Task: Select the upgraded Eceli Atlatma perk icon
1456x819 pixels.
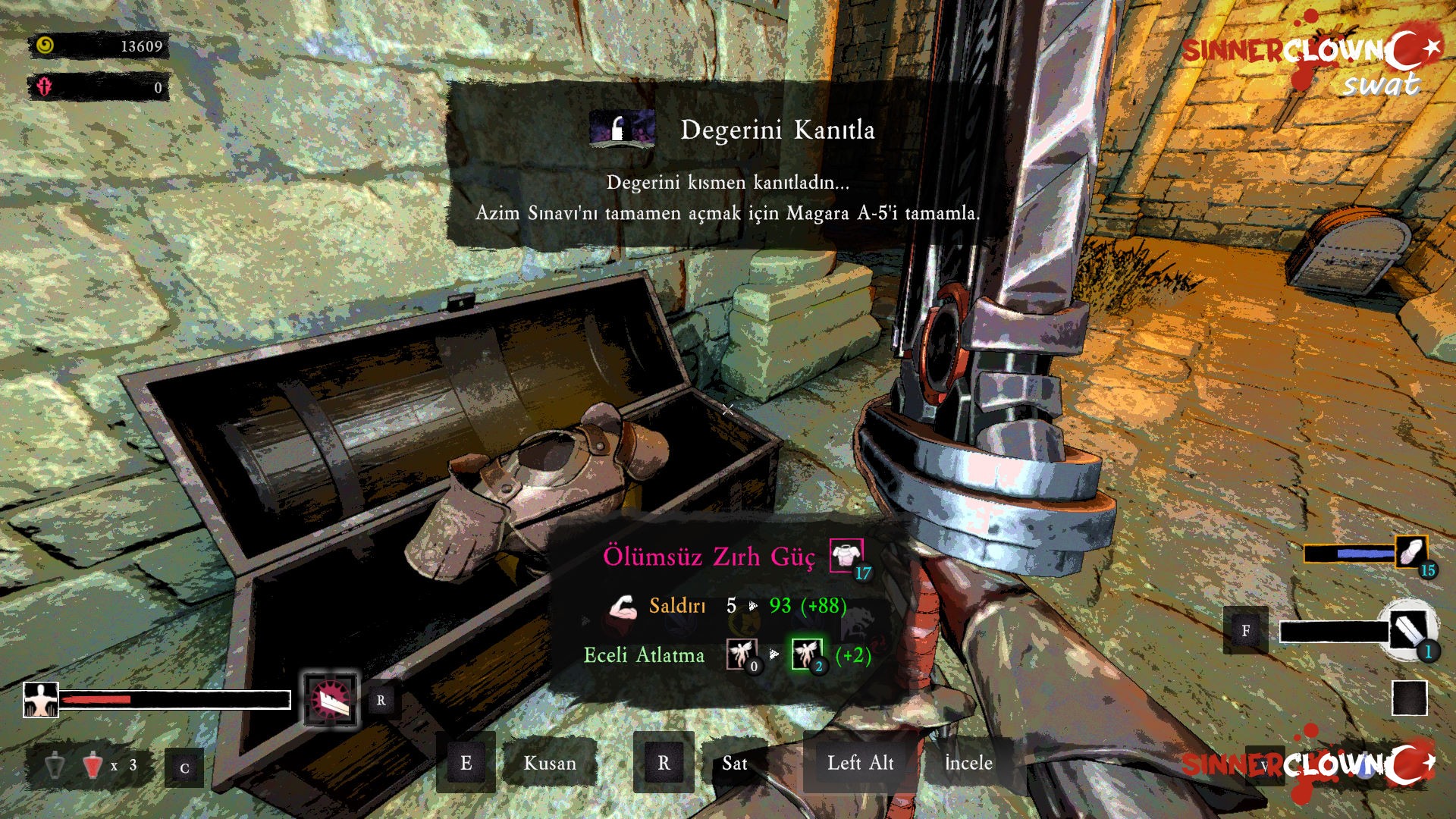Action: 806,654
